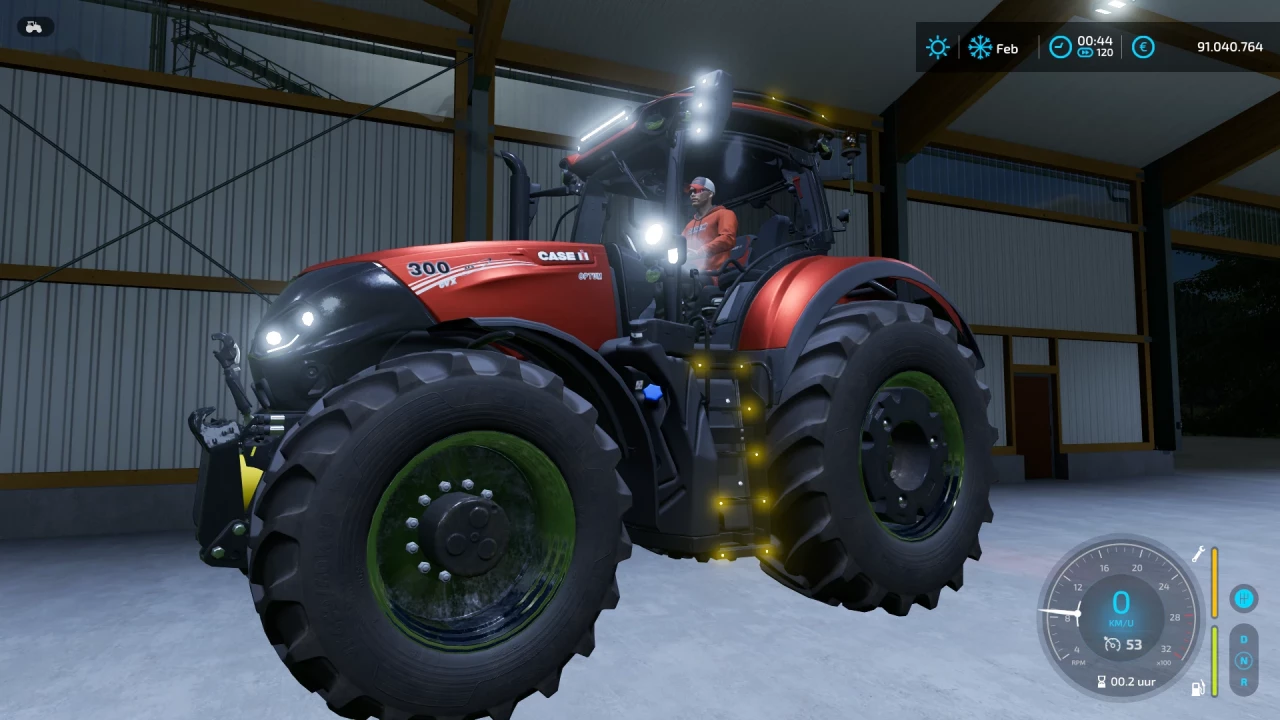This screenshot has height=720, width=1280.
Task: Select the snowflake forecast icon
Action: [980, 47]
